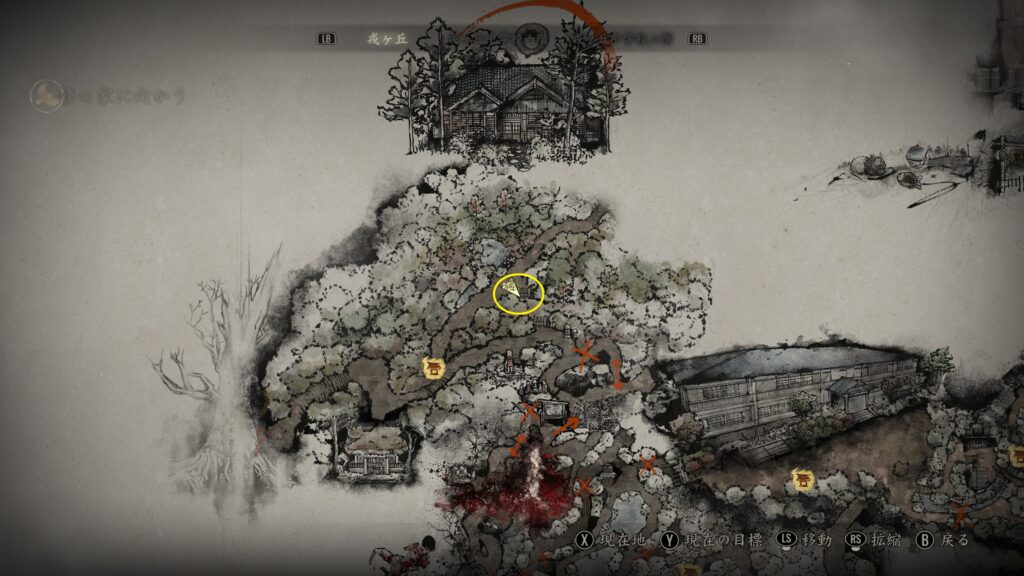
Task: Pick the shrine marker on the forest path
Action: click(x=434, y=368)
